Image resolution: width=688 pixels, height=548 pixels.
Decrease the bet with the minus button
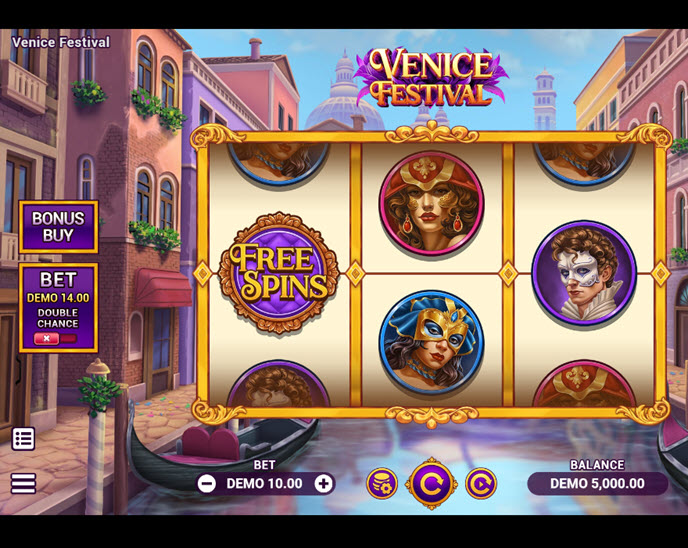point(207,484)
